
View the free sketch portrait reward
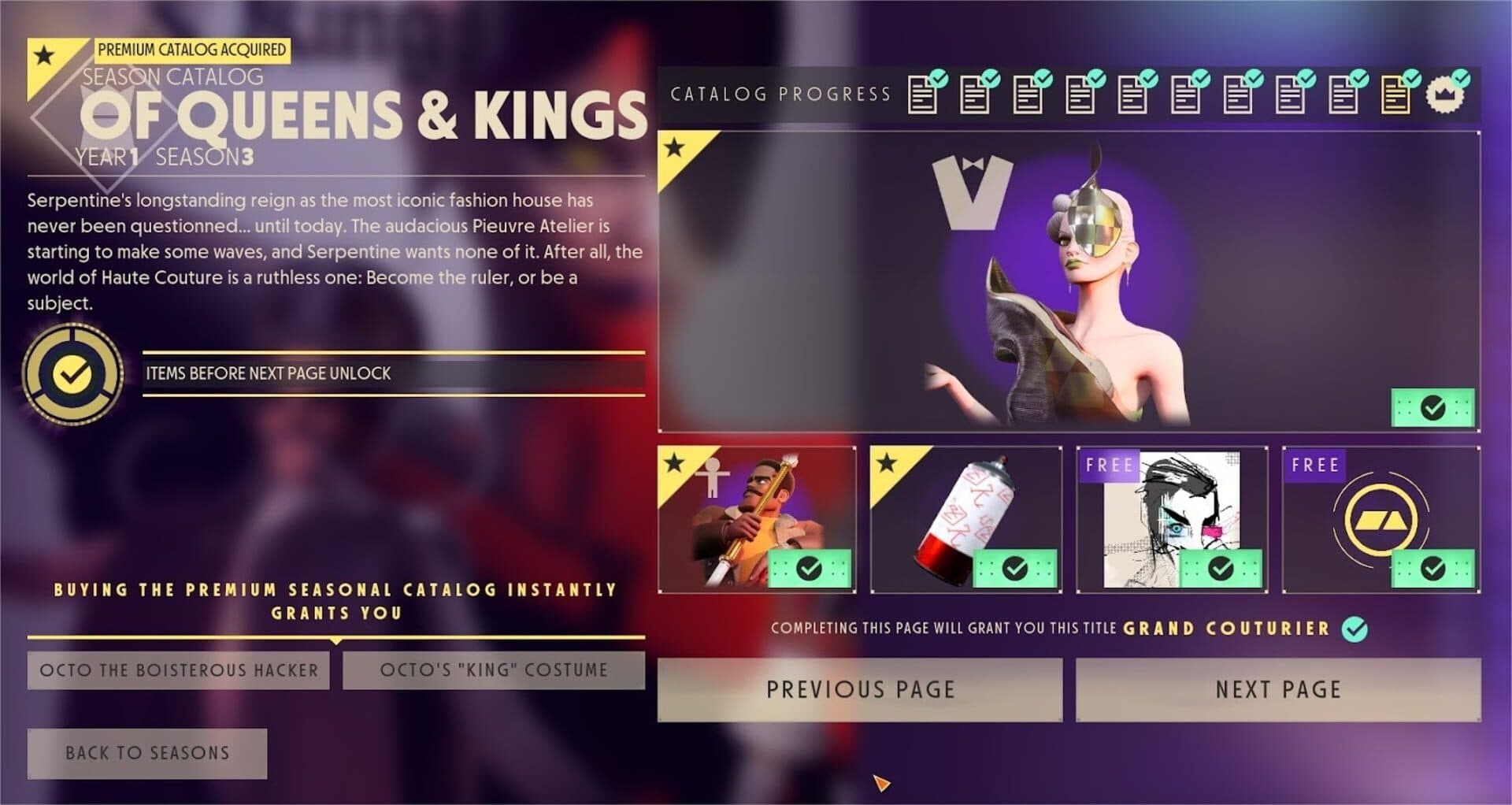[x=1172, y=520]
